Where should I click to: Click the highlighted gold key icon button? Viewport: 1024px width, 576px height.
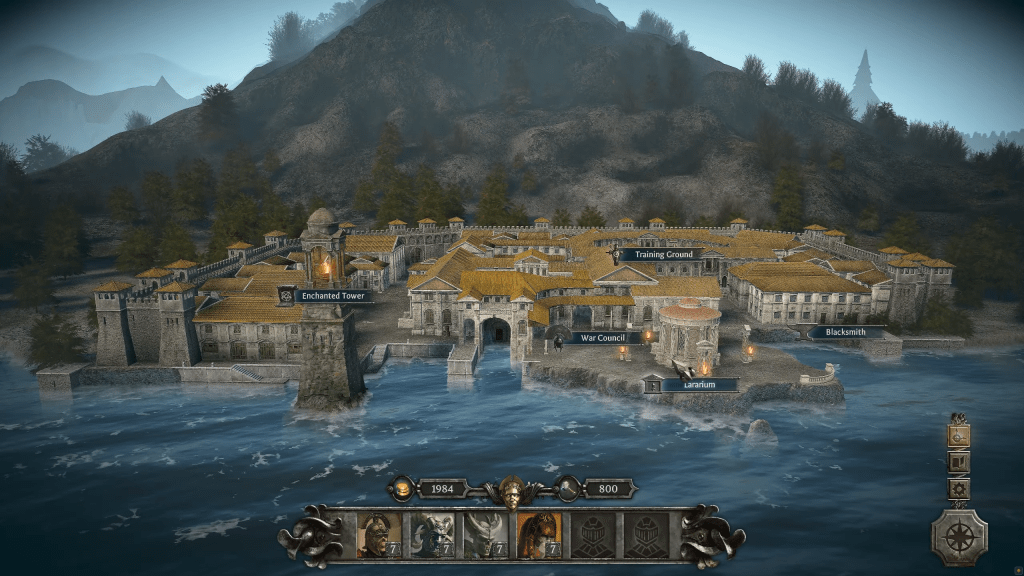(x=959, y=436)
